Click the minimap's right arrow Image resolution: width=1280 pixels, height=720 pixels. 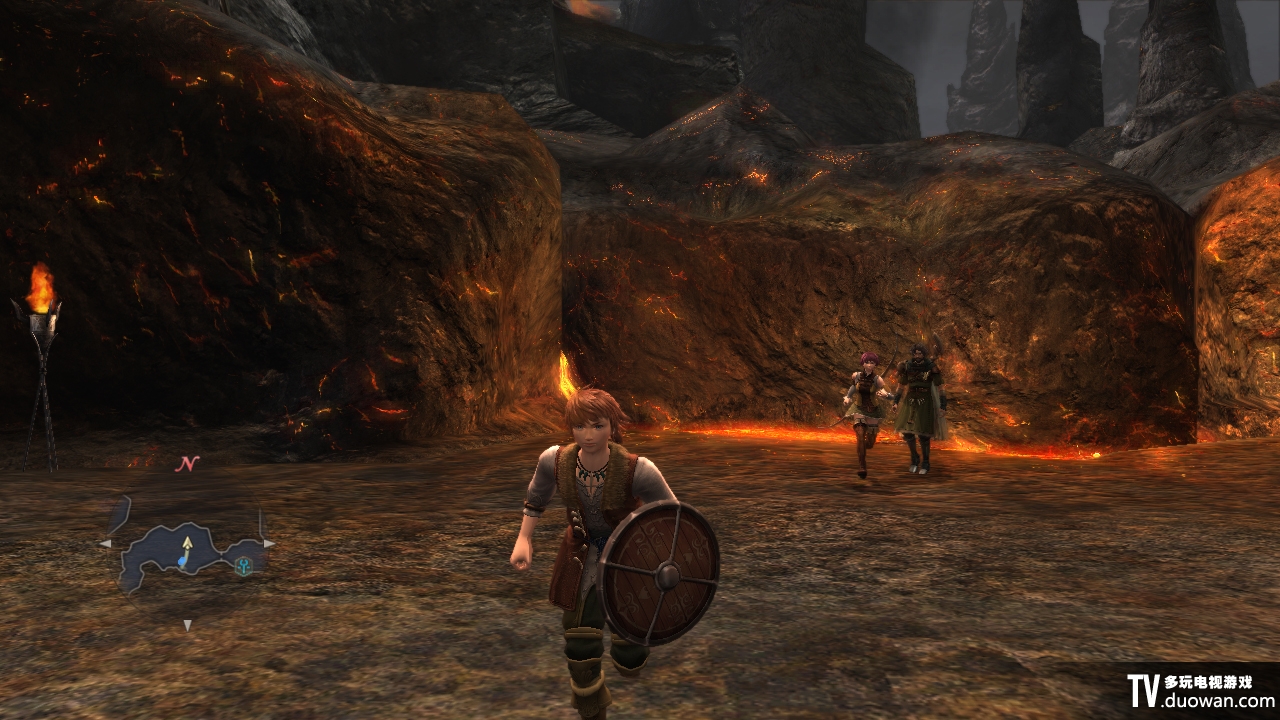click(x=268, y=543)
